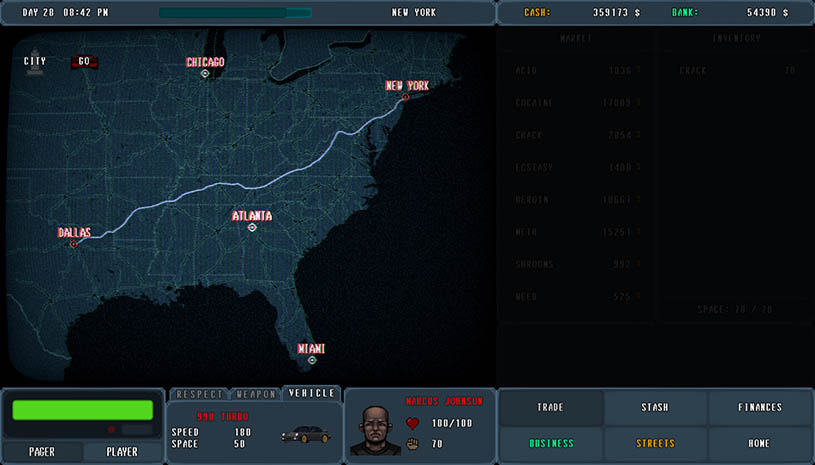The height and width of the screenshot is (465, 815).
Task: Select the New York map marker
Action: pyautogui.click(x=405, y=97)
